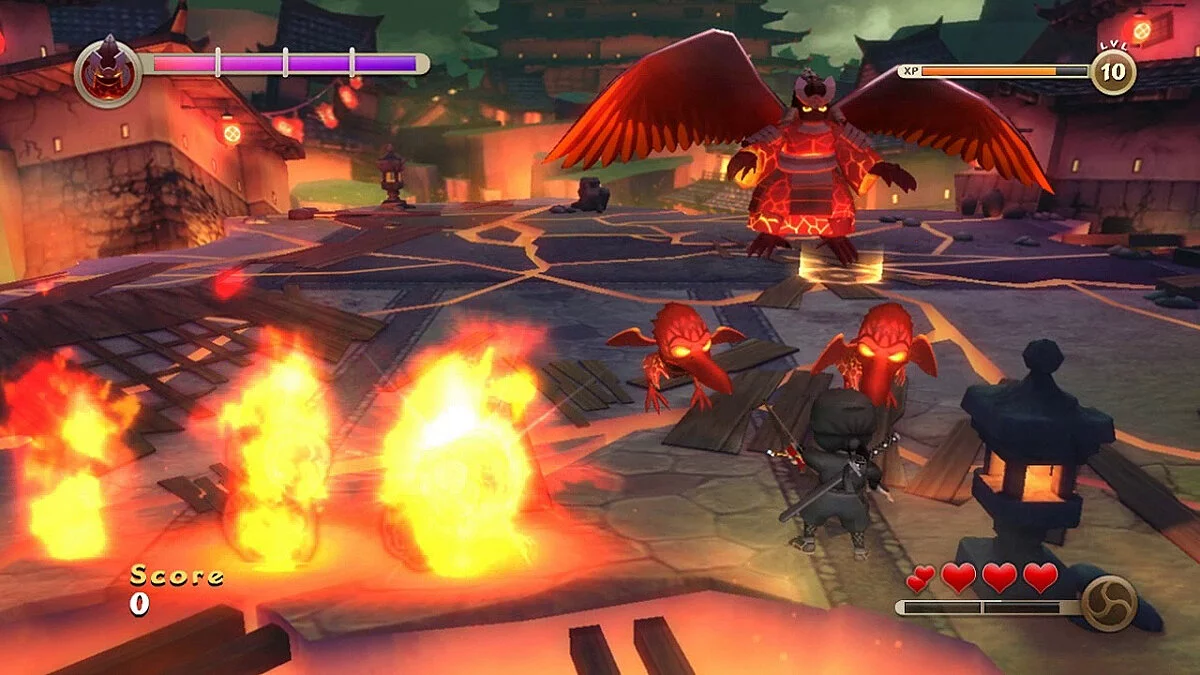
Task: Select the level 10 badge
Action: click(1112, 72)
